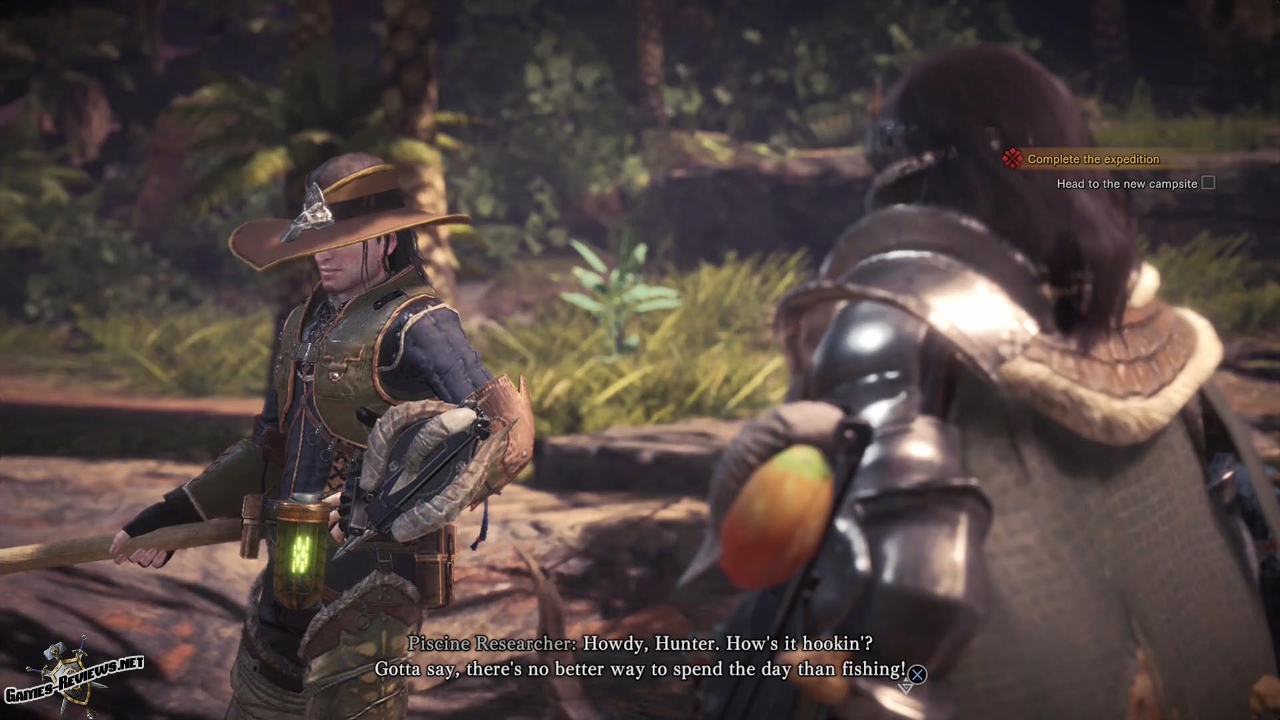Select the X dialogue advance button icon
The image size is (1280, 720).
pos(917,674)
